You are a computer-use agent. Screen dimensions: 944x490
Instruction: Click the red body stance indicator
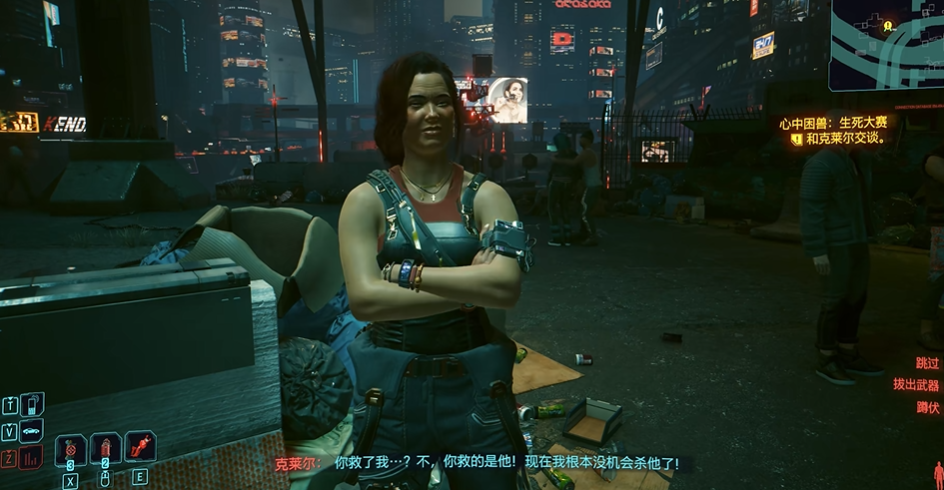pyautogui.click(x=938, y=475)
